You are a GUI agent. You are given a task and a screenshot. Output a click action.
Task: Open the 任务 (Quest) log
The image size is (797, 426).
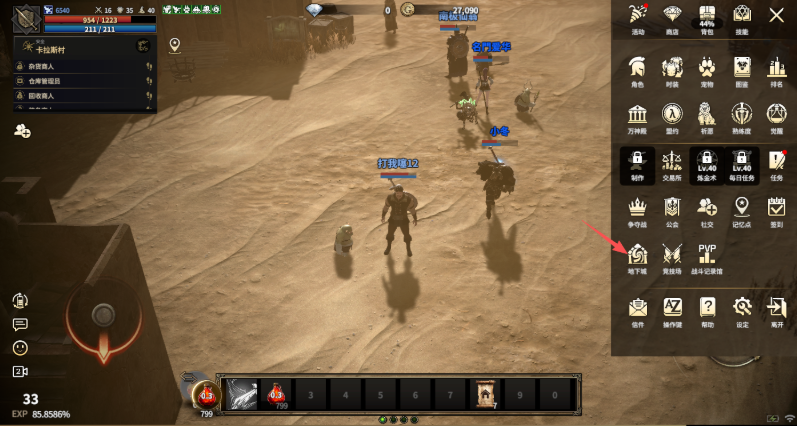776,161
